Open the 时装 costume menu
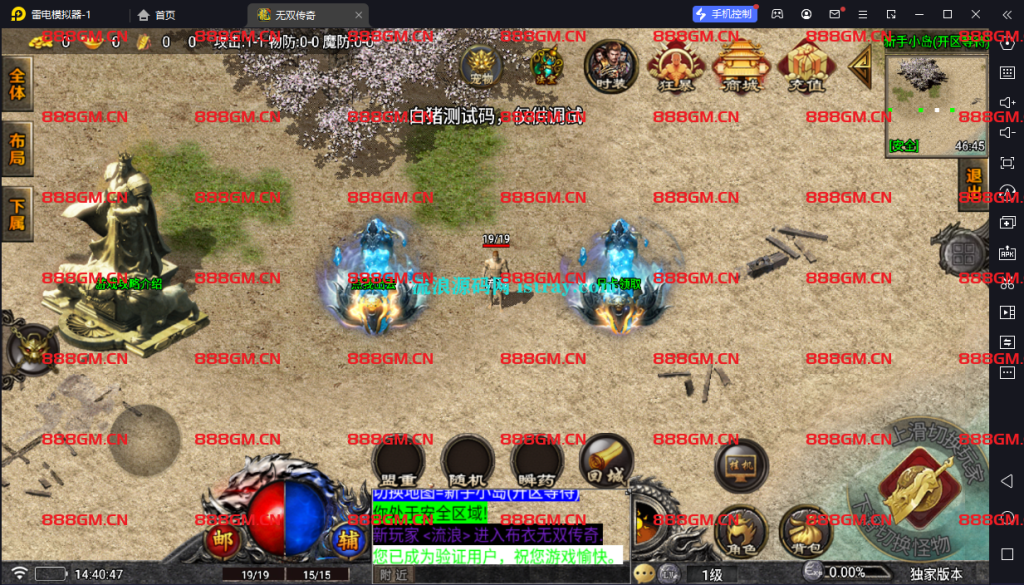This screenshot has height=585, width=1024. coord(611,66)
